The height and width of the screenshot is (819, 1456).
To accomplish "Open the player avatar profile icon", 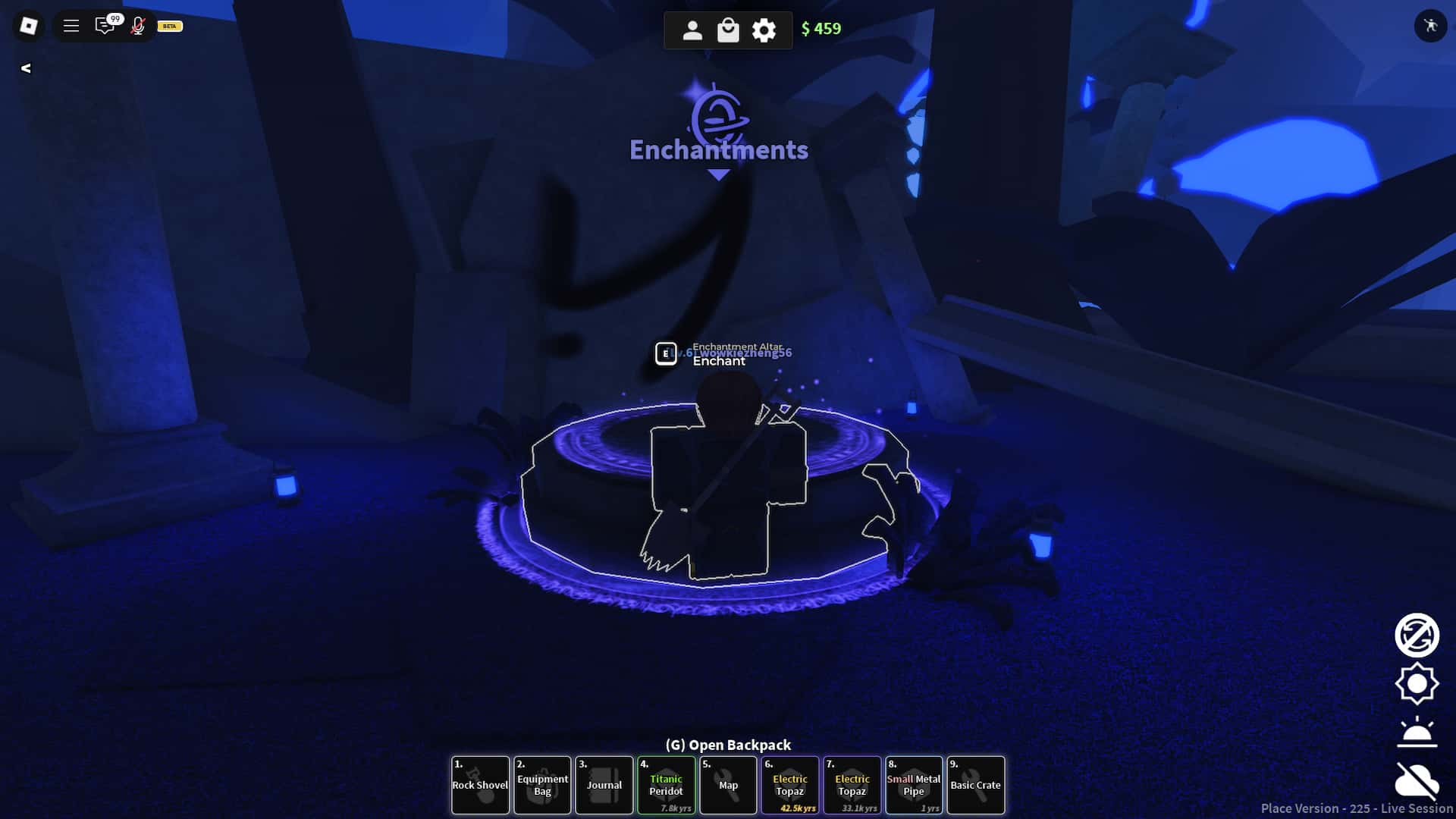I will pos(692,30).
